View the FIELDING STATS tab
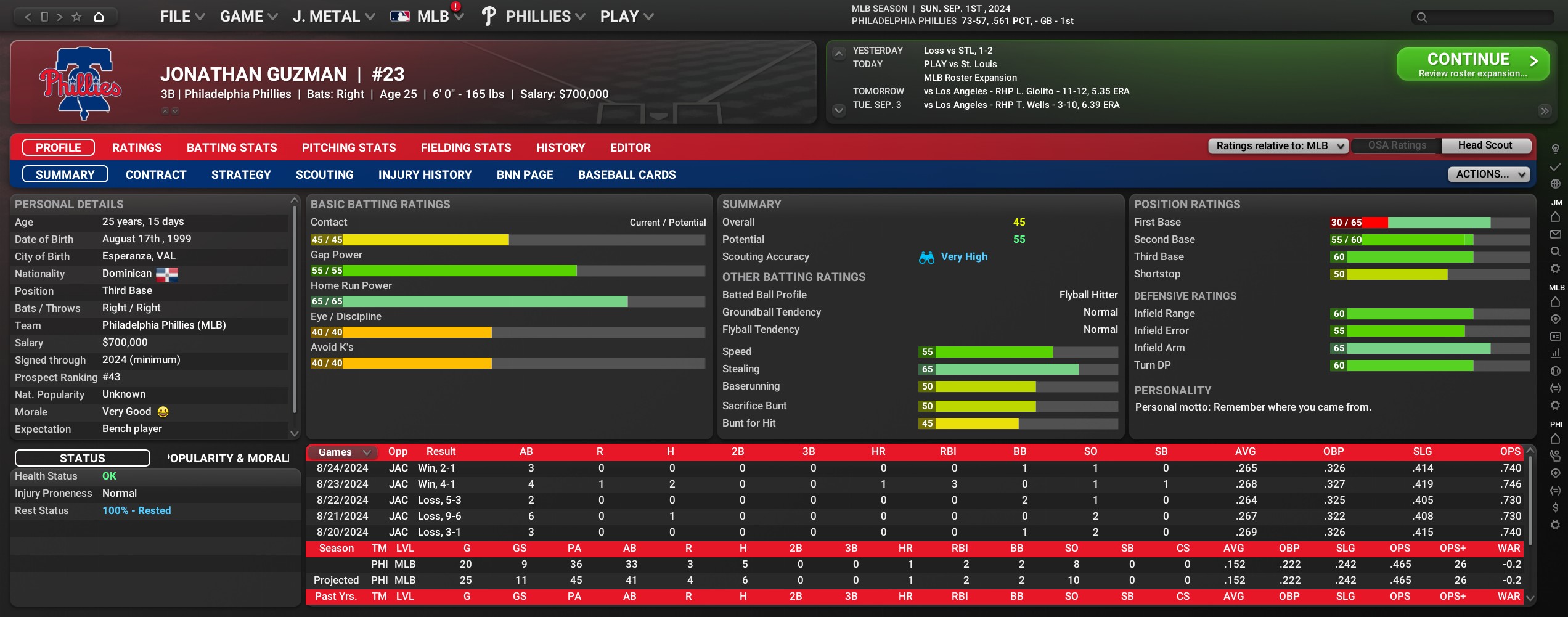 [x=466, y=148]
